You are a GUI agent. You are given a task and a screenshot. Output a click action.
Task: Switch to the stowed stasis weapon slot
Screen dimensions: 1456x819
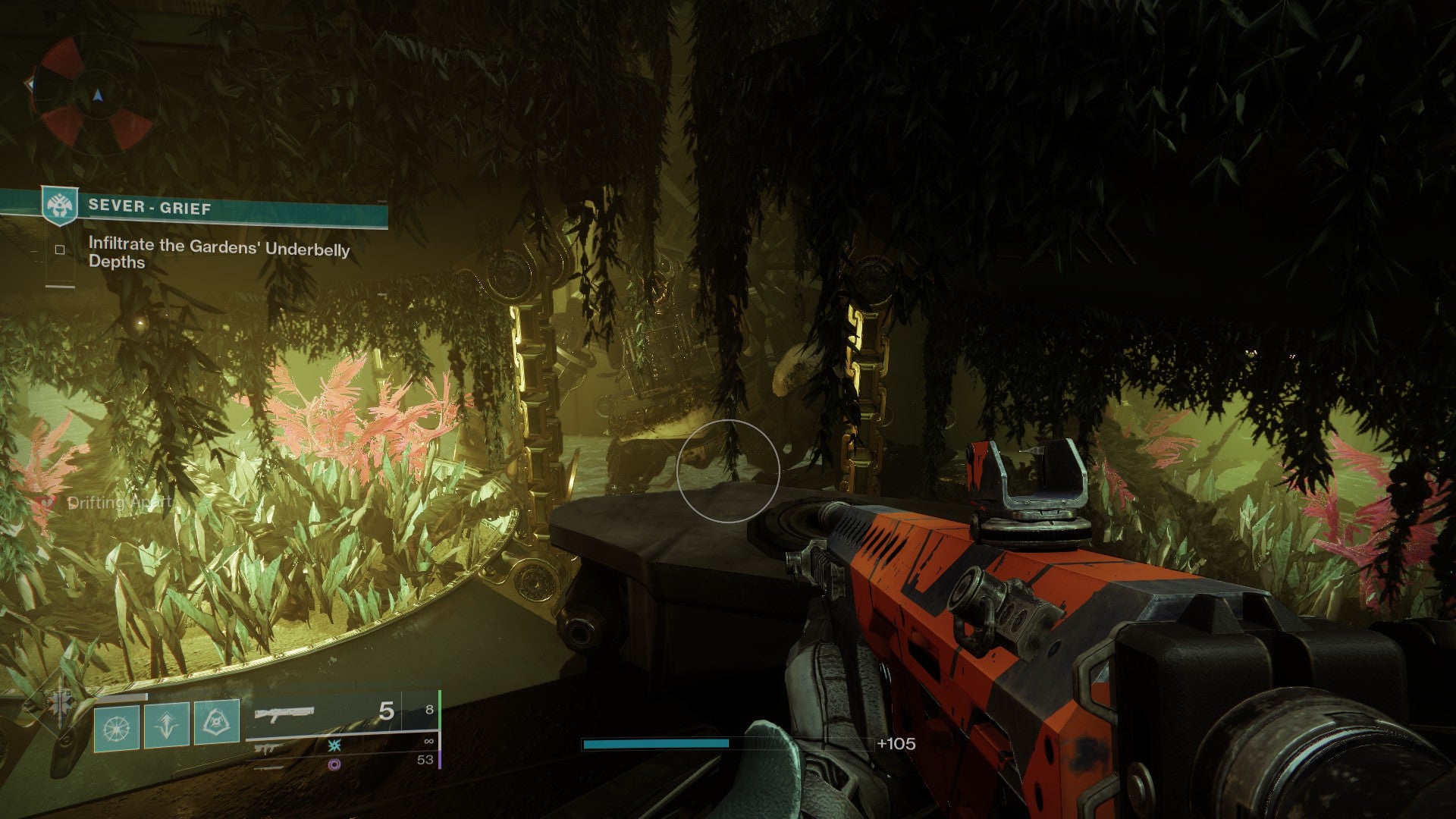334,745
